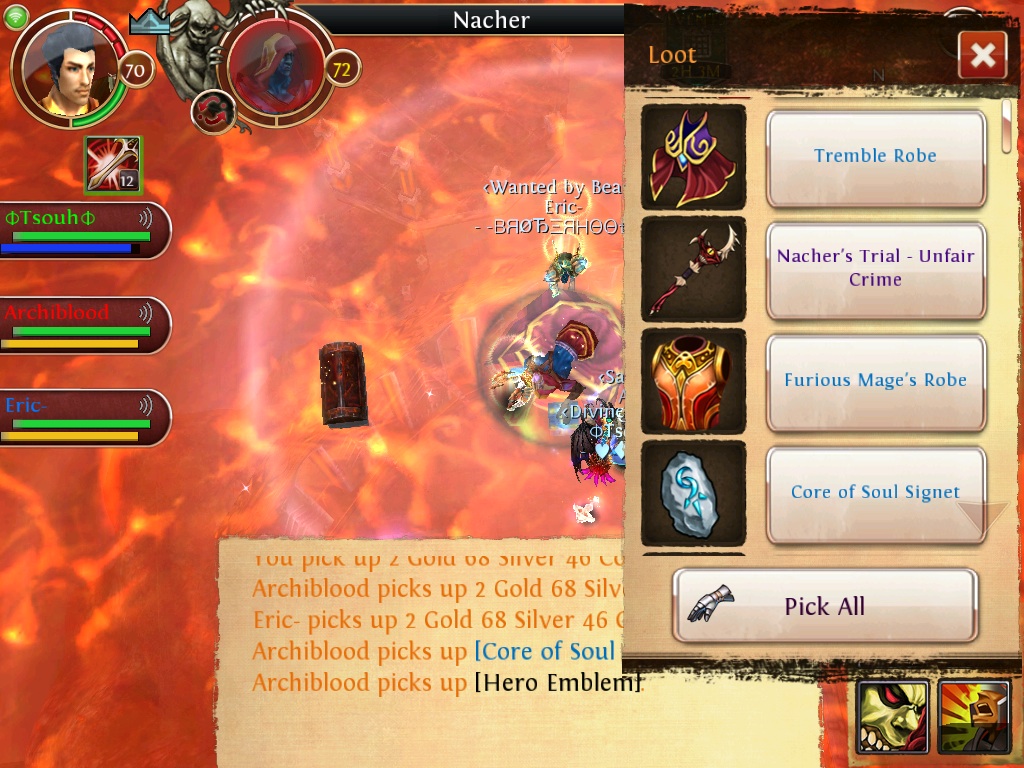
Task: Click the loot list scrollbar
Action: point(1006,126)
